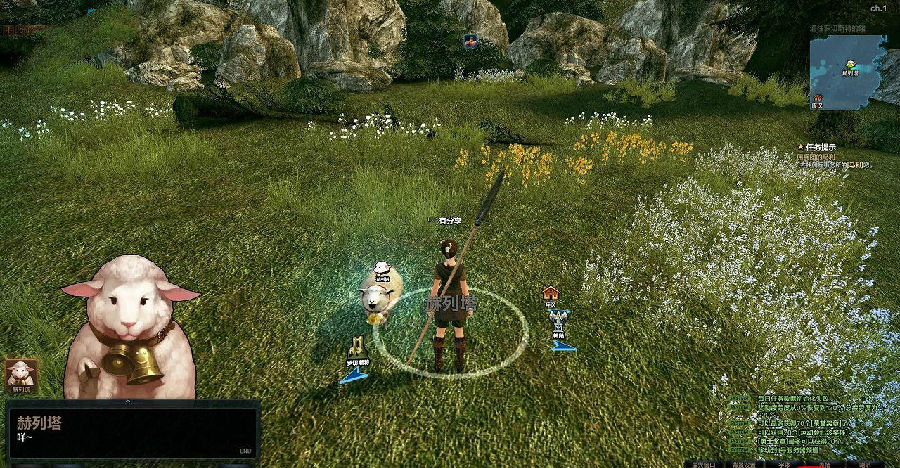Click the 赫列塔 dialogue box to continue
Image resolution: width=900 pixels, height=468 pixels.
[x=132, y=431]
